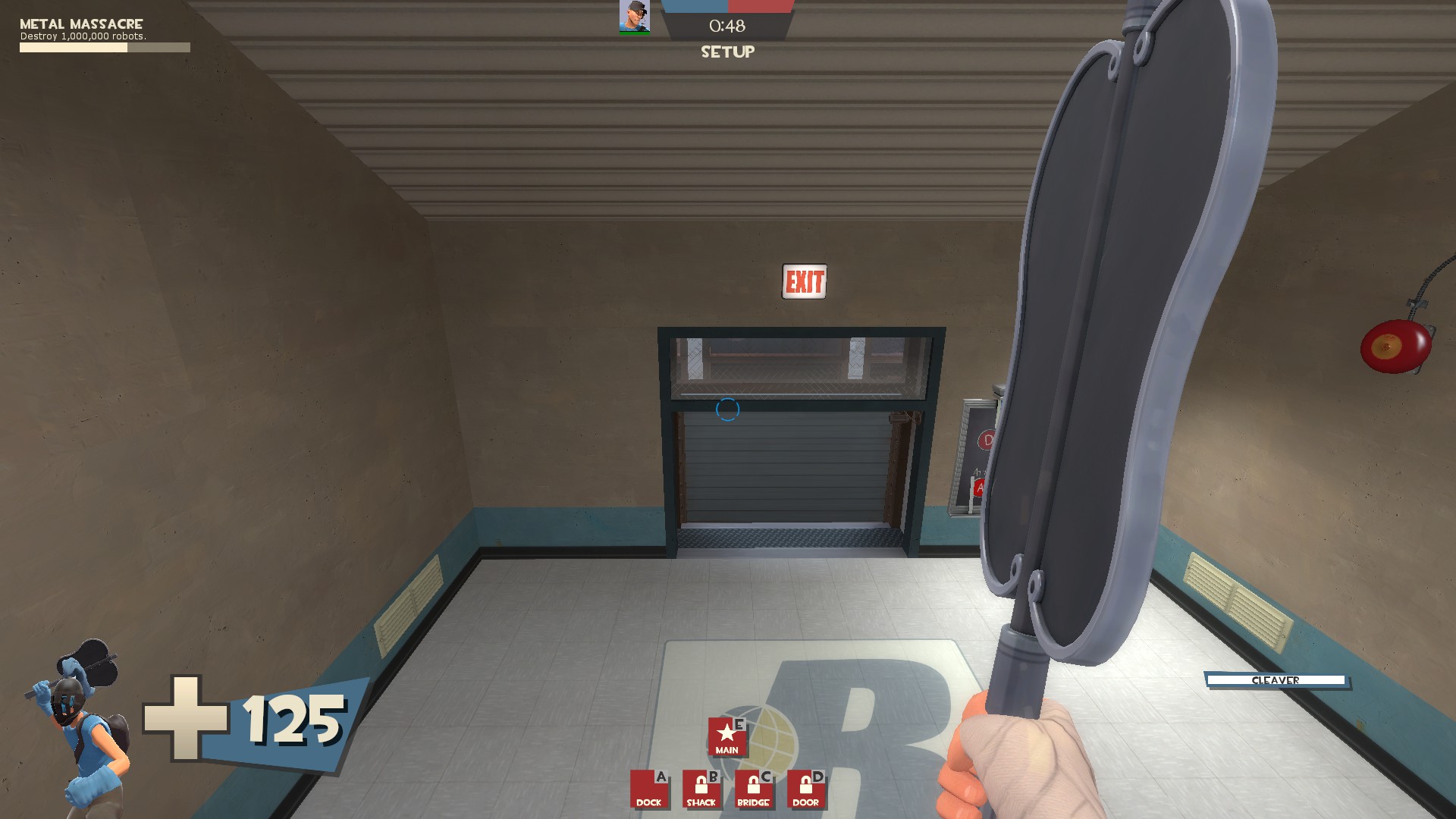The image size is (1456, 819).
Task: Select the Scout class portrait avatar
Action: tap(634, 17)
